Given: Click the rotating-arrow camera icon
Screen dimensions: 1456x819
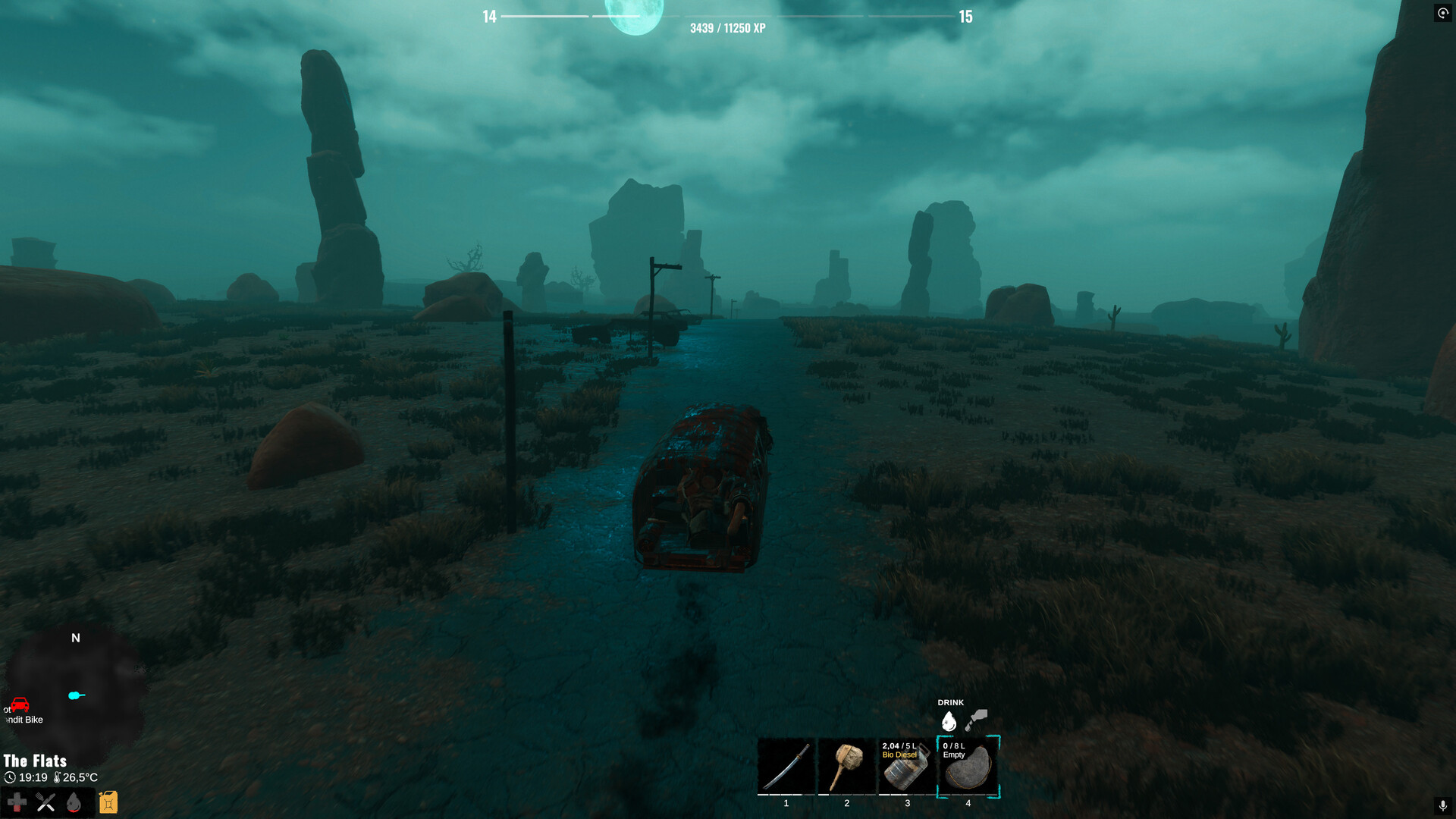Looking at the screenshot, I should [x=1442, y=13].
